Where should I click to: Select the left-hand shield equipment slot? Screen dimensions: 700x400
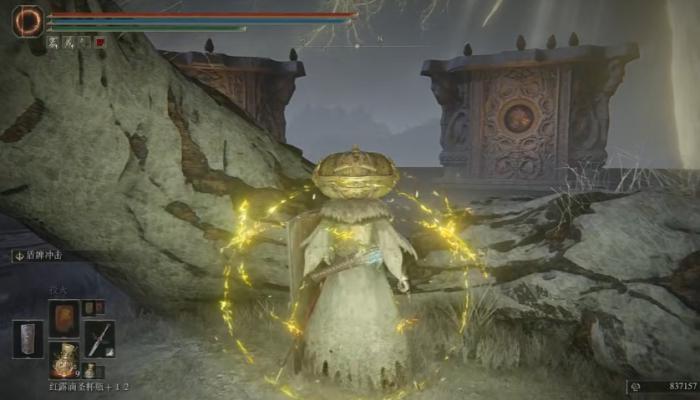(x=28, y=339)
